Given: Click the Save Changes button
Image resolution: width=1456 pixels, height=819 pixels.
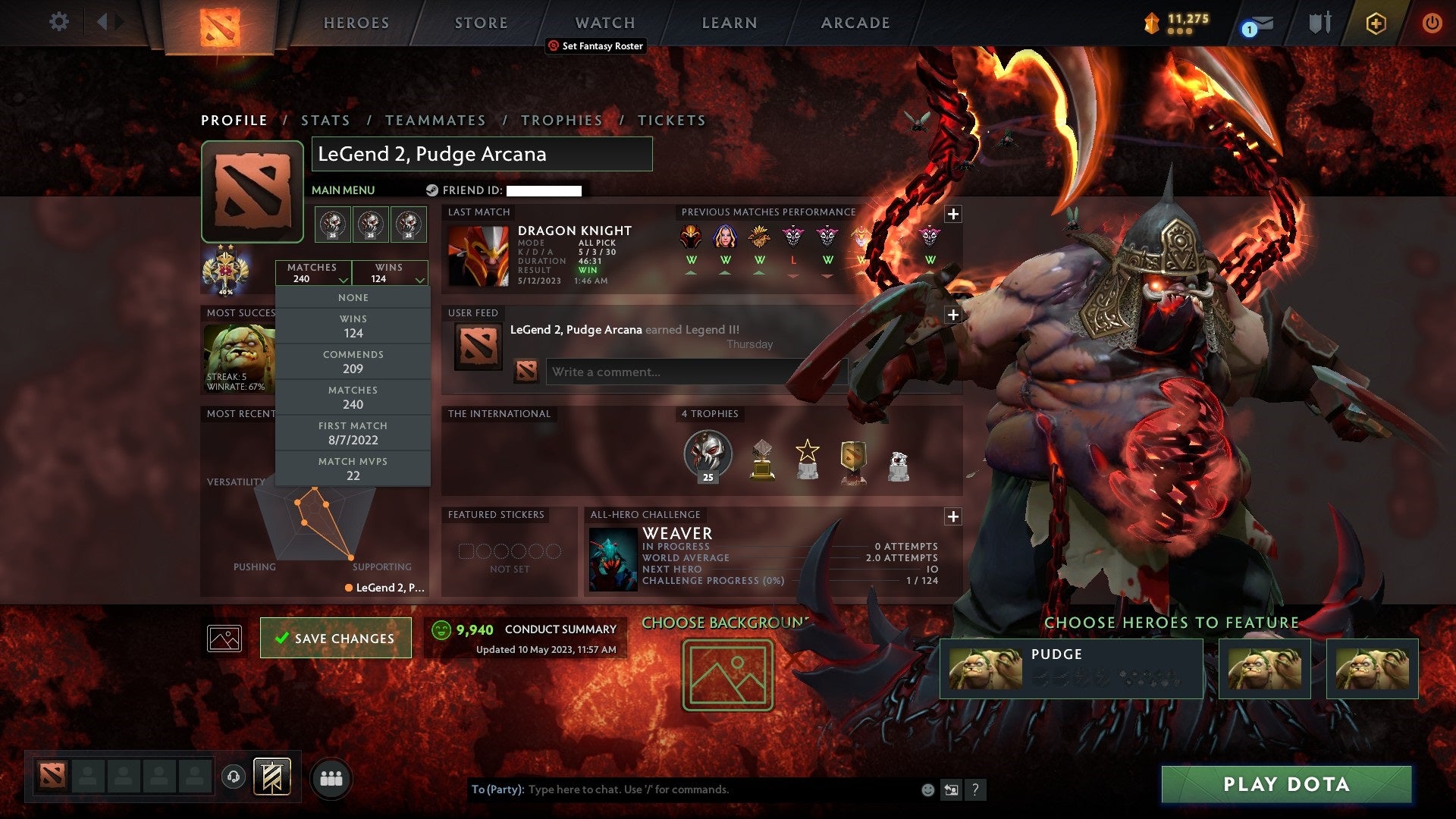Looking at the screenshot, I should (x=335, y=638).
